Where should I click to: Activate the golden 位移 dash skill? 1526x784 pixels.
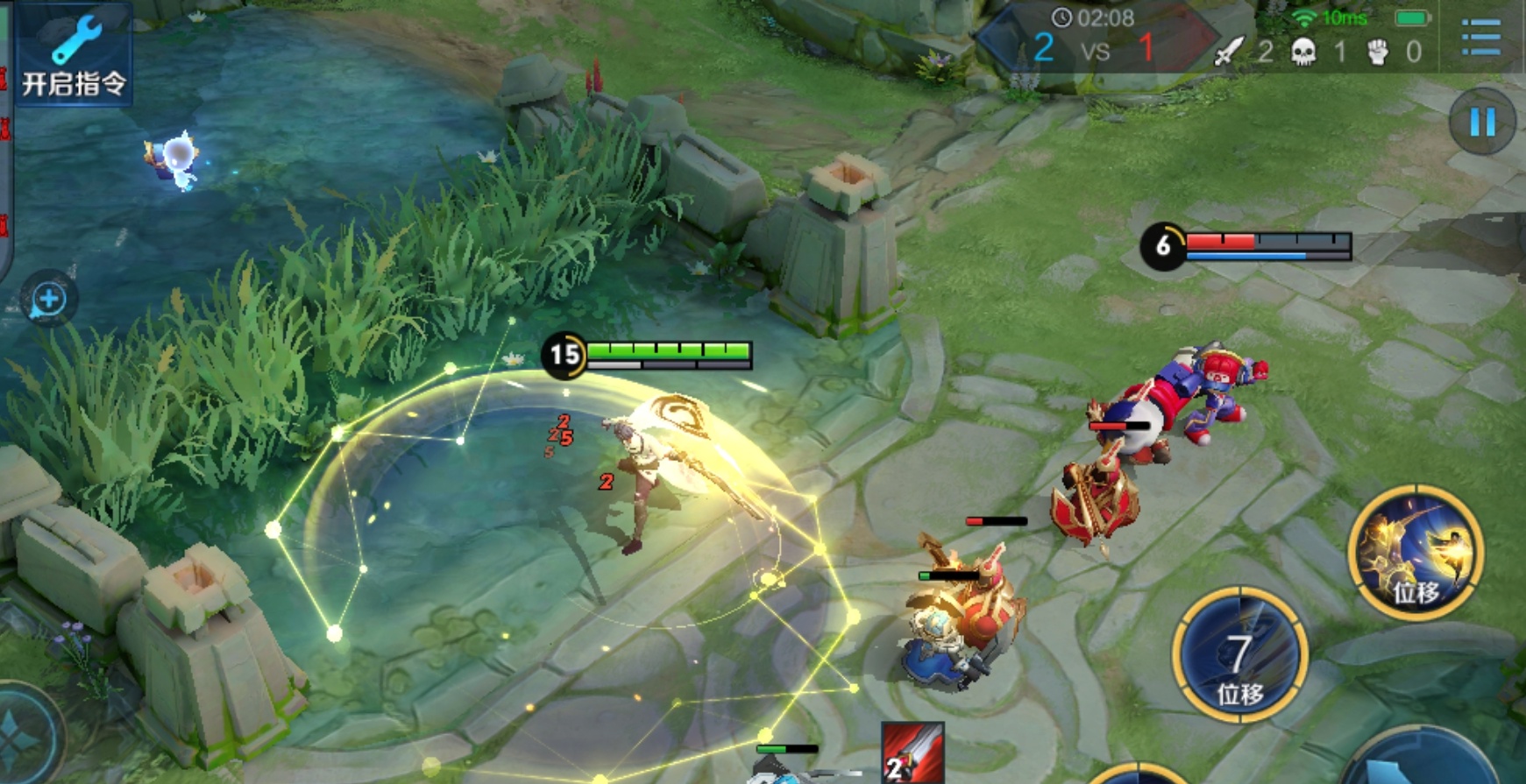coord(1415,553)
